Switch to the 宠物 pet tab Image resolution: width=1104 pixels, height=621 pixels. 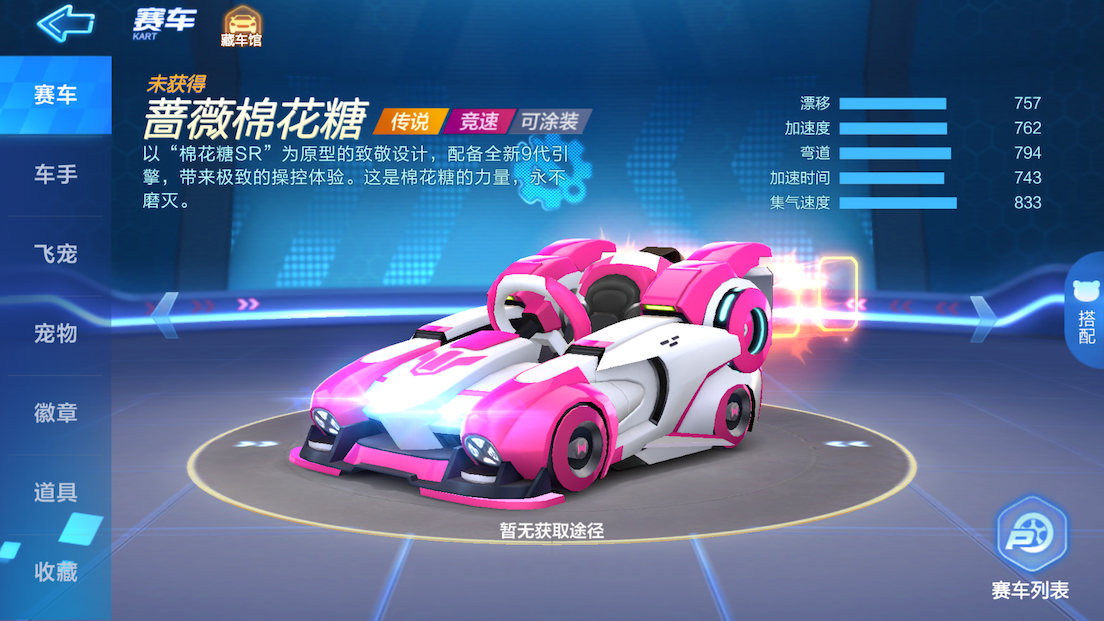pyautogui.click(x=55, y=333)
